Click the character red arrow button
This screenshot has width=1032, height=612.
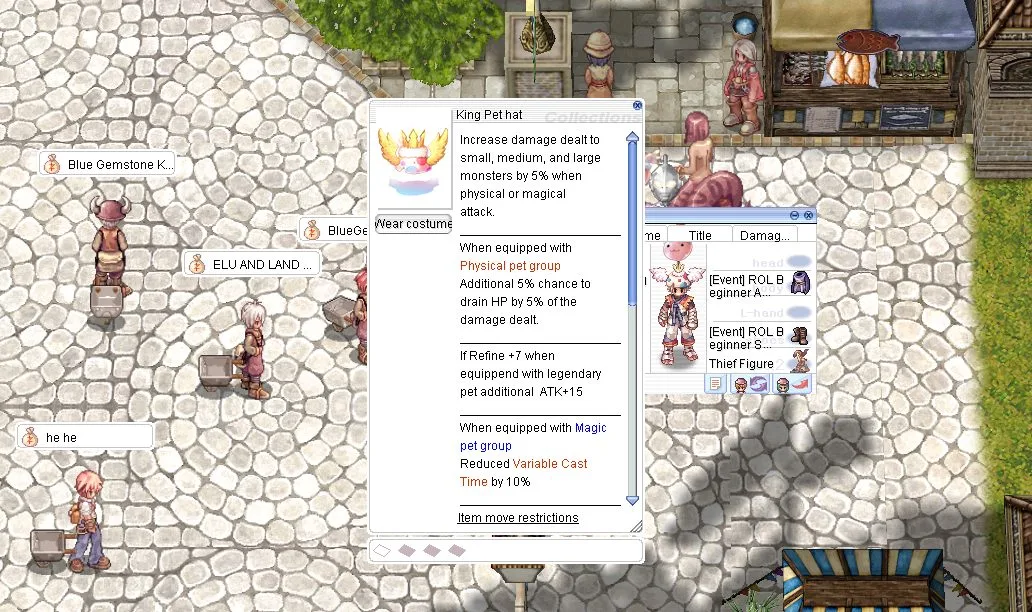pyautogui.click(x=800, y=384)
